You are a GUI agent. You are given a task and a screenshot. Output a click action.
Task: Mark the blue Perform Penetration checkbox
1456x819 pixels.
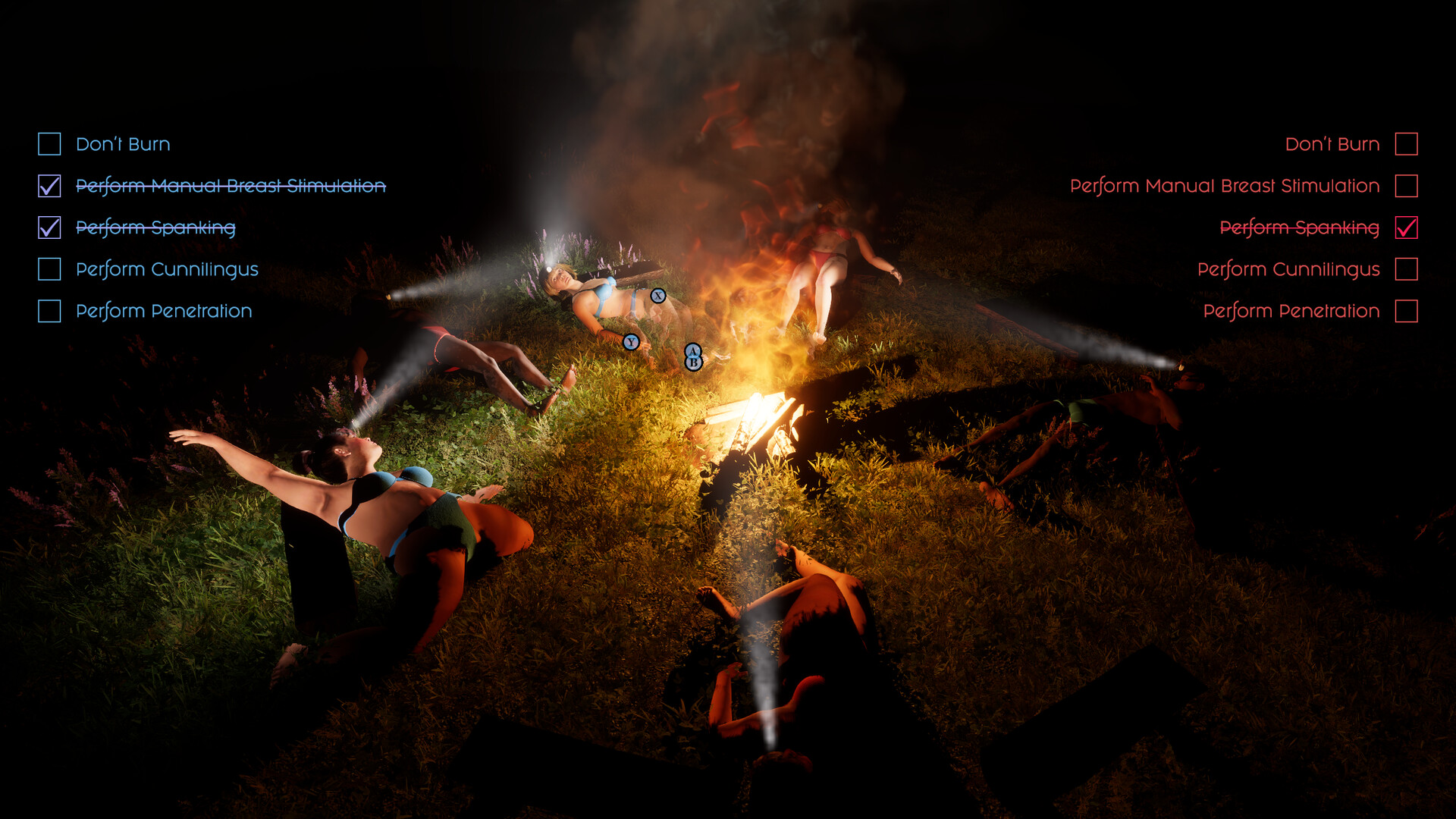pyautogui.click(x=49, y=311)
